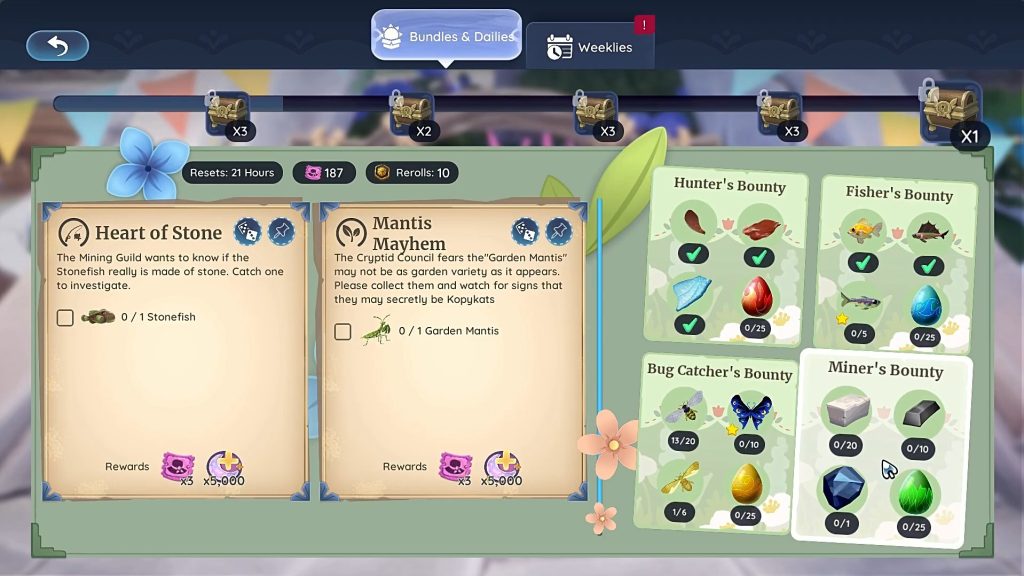The height and width of the screenshot is (576, 1024).
Task: Claim the final X1 treasure chest reward
Action: 950,112
